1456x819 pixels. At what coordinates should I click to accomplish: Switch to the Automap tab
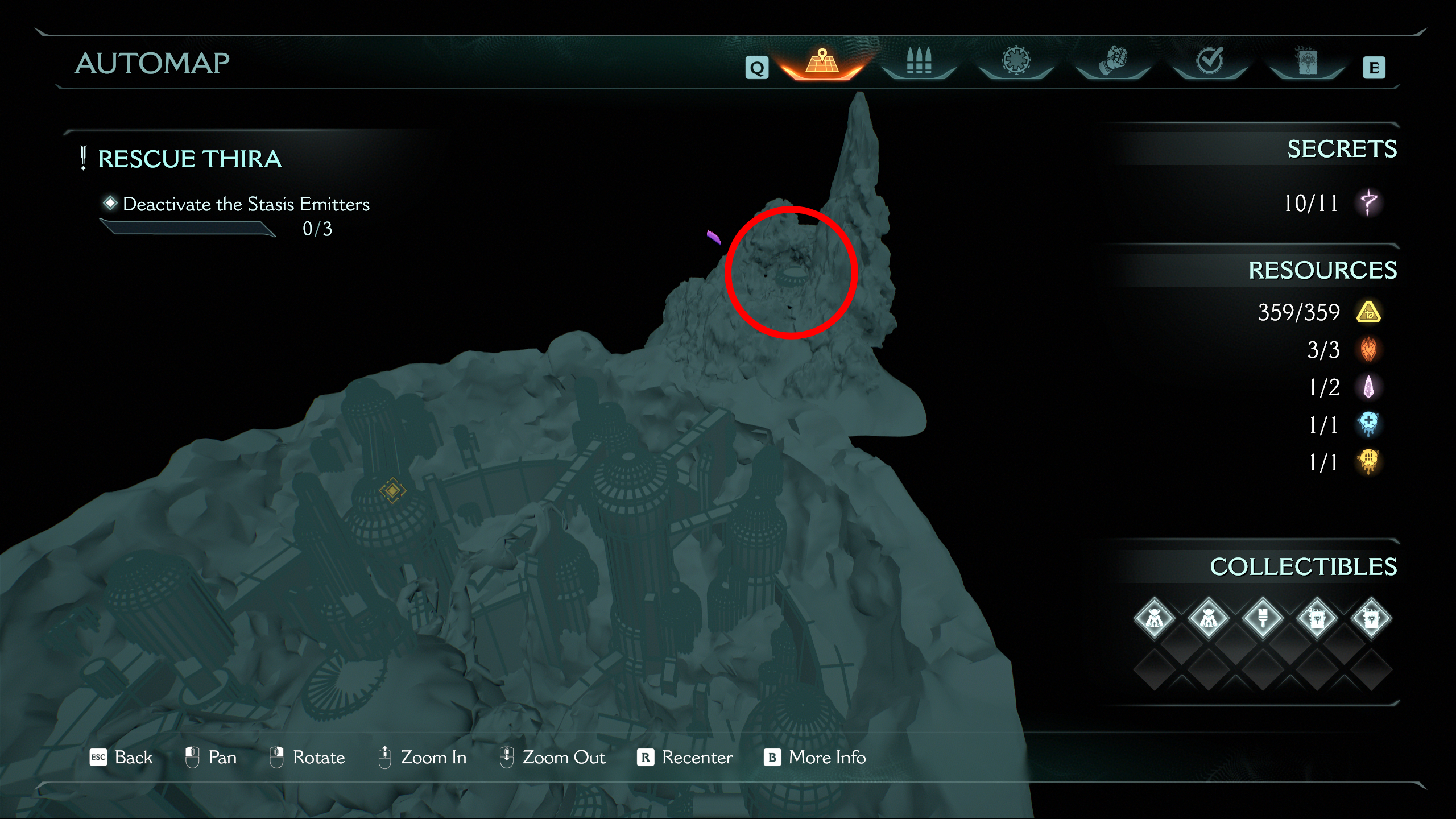[823, 61]
